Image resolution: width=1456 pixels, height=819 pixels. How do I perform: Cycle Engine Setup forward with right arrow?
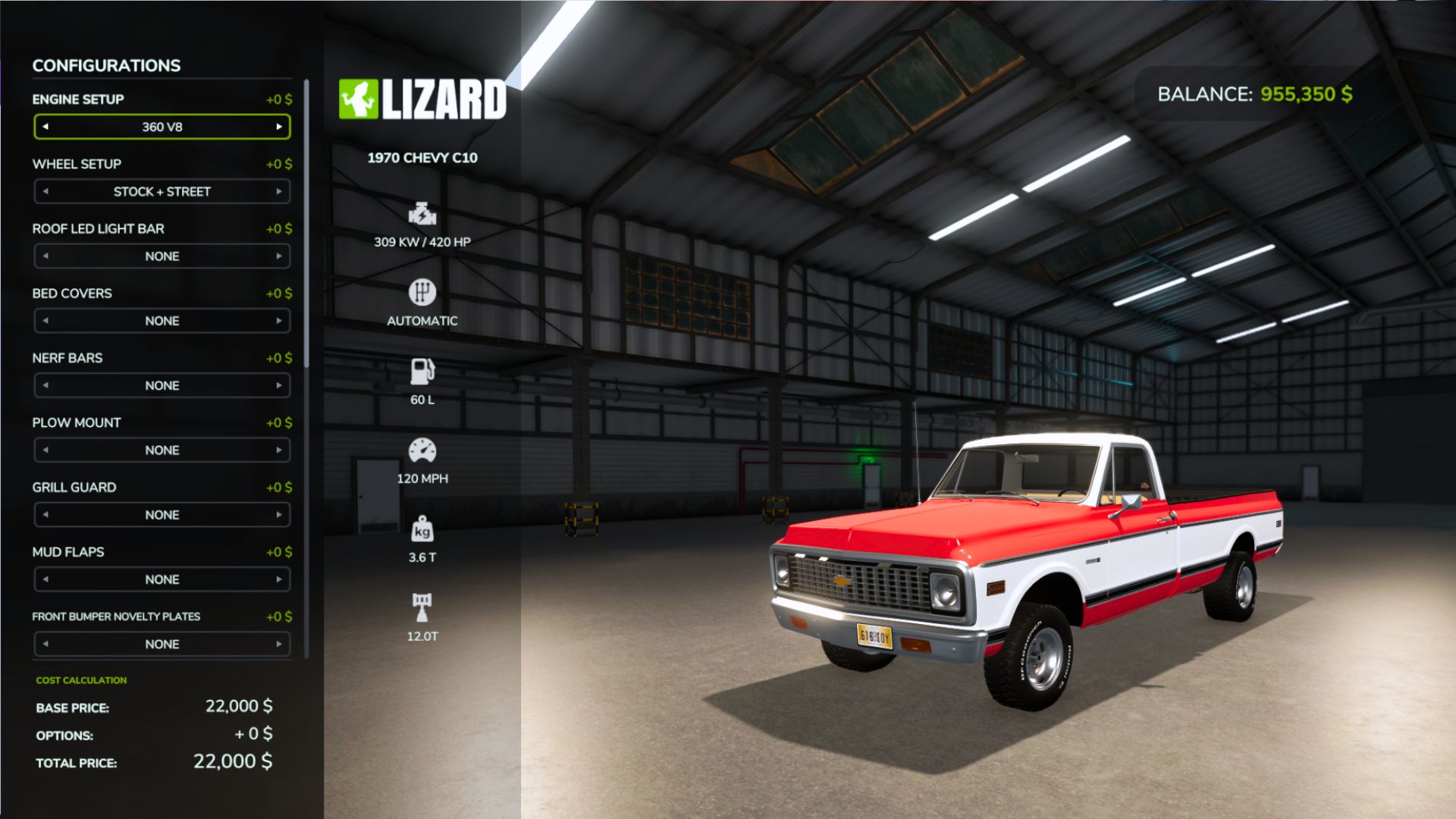[x=280, y=127]
